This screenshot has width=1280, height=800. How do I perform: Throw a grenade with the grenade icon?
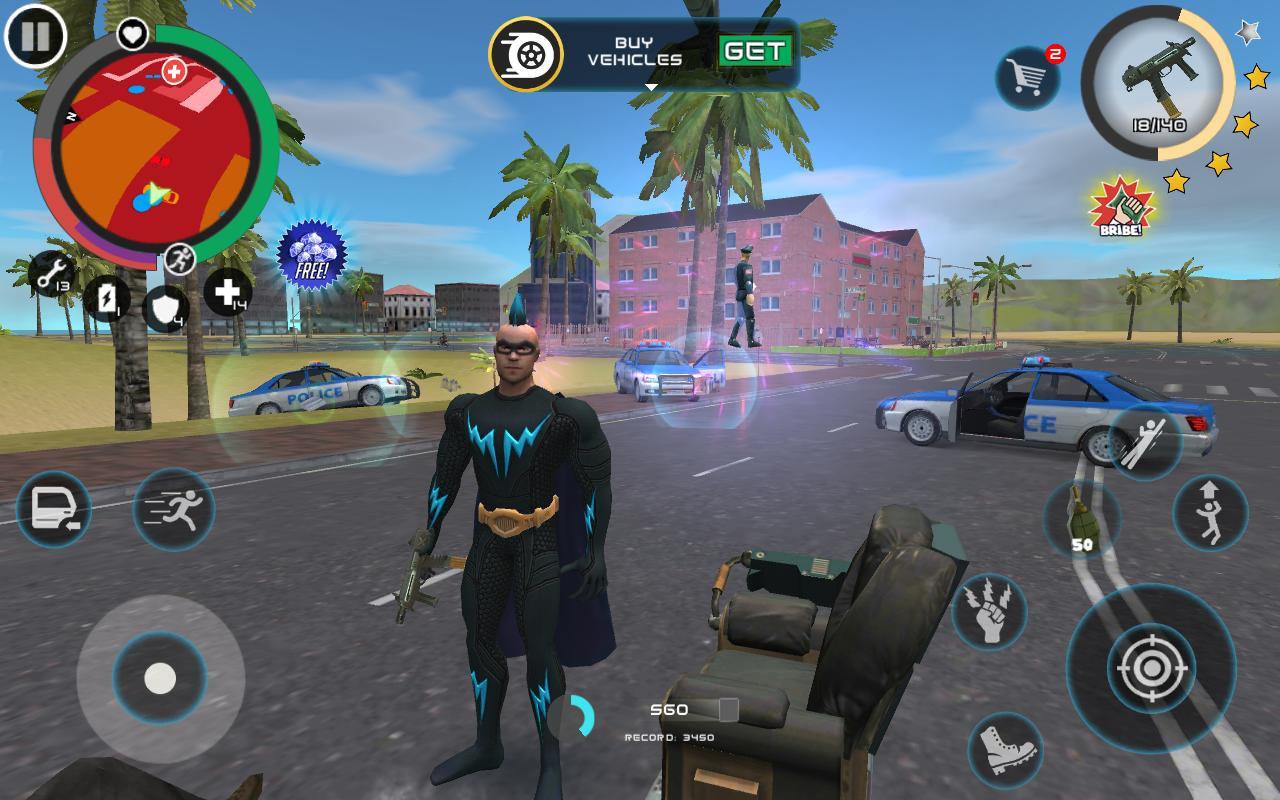(1085, 512)
